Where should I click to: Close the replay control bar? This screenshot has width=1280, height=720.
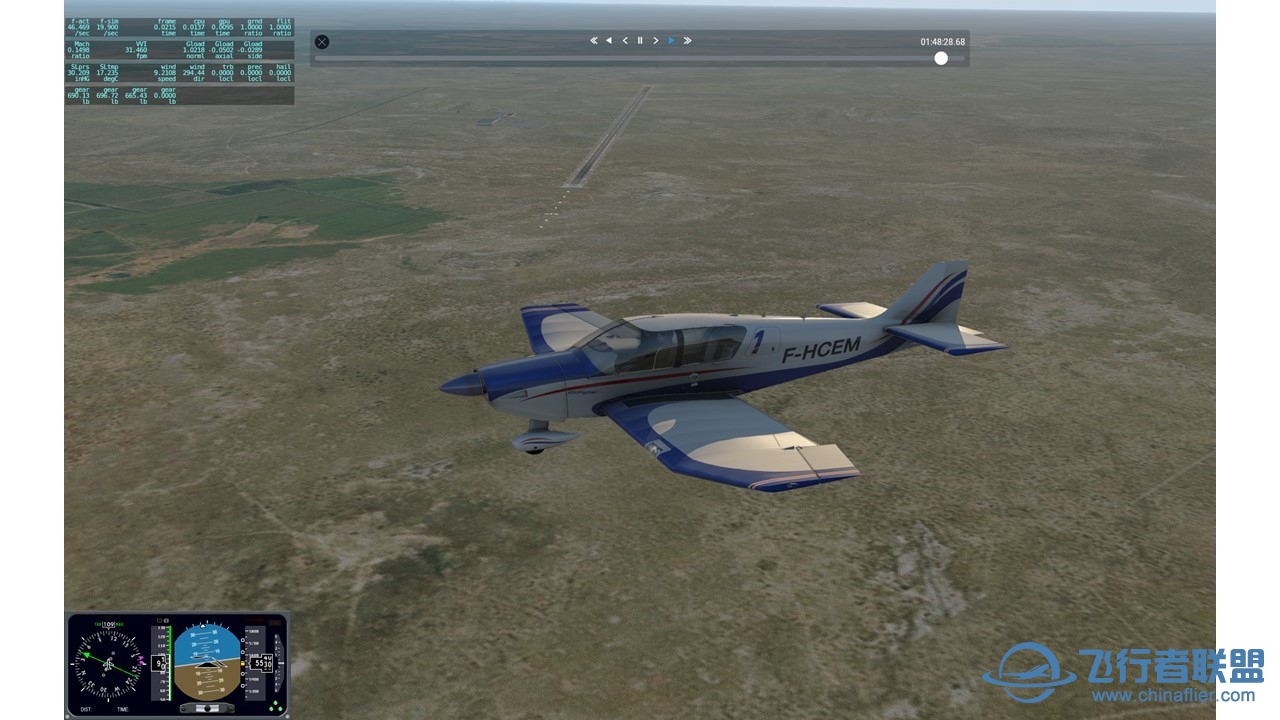(322, 42)
